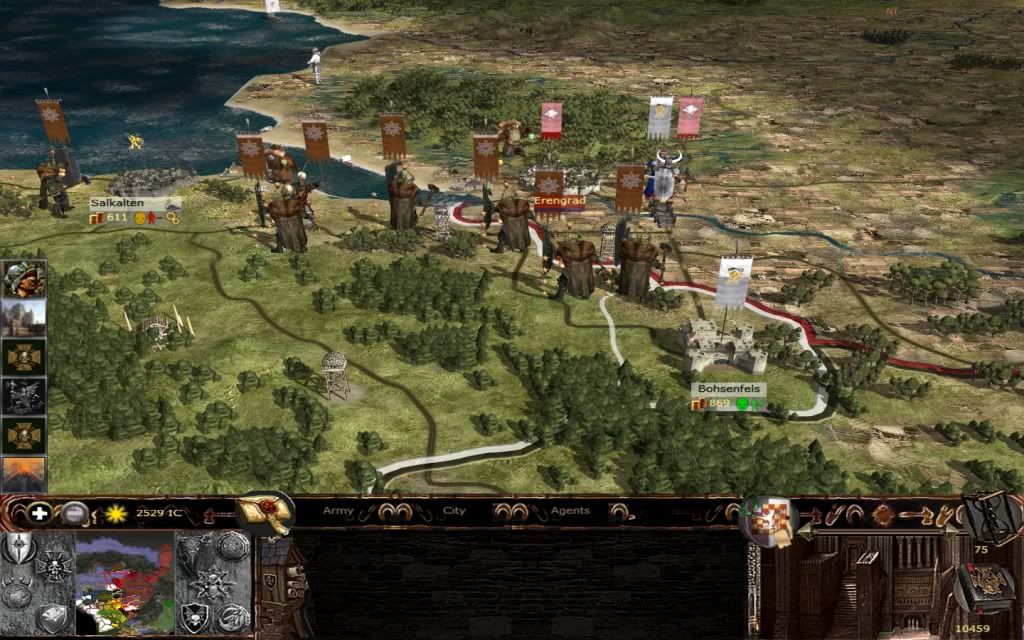Switch to the Army tab
The image size is (1024, 640).
point(338,511)
